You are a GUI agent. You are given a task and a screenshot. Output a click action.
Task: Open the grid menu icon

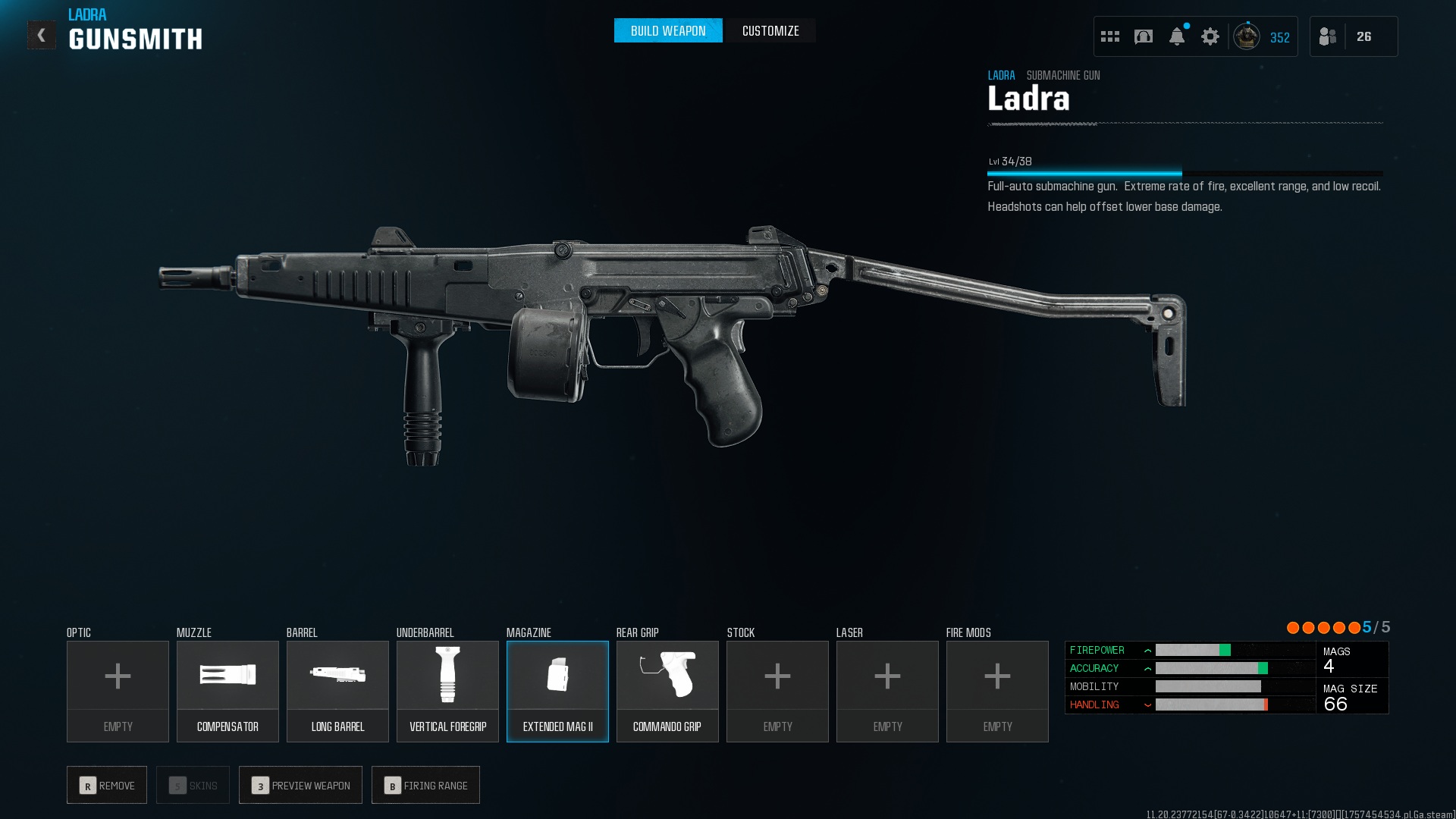[1110, 36]
